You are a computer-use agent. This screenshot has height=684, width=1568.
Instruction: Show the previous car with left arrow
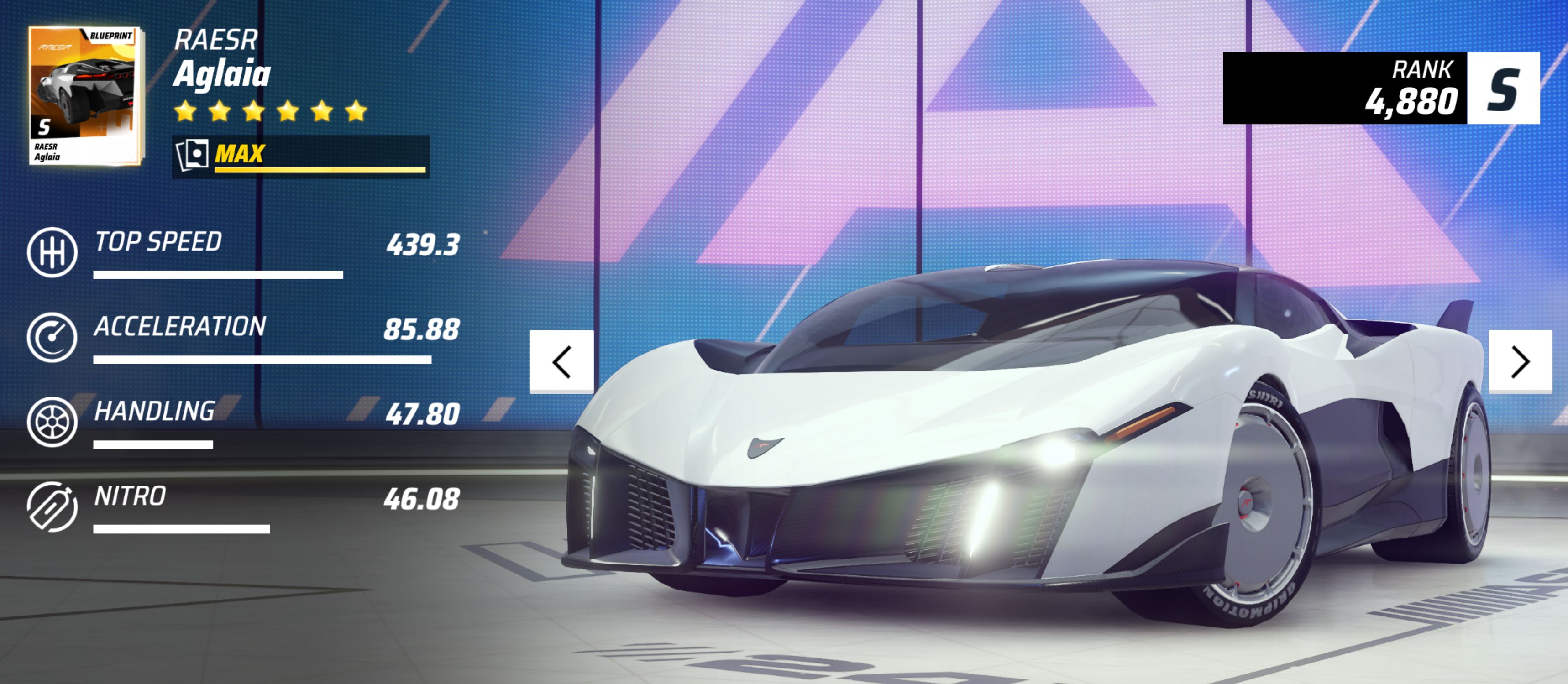point(561,362)
